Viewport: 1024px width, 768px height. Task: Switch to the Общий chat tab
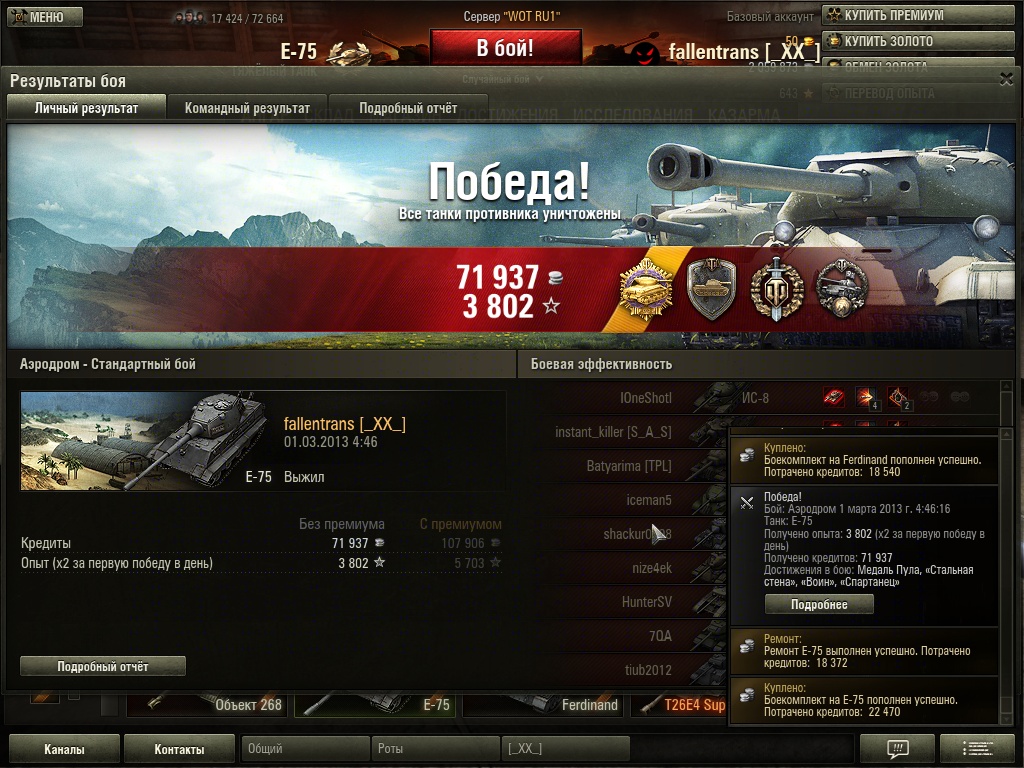[304, 749]
